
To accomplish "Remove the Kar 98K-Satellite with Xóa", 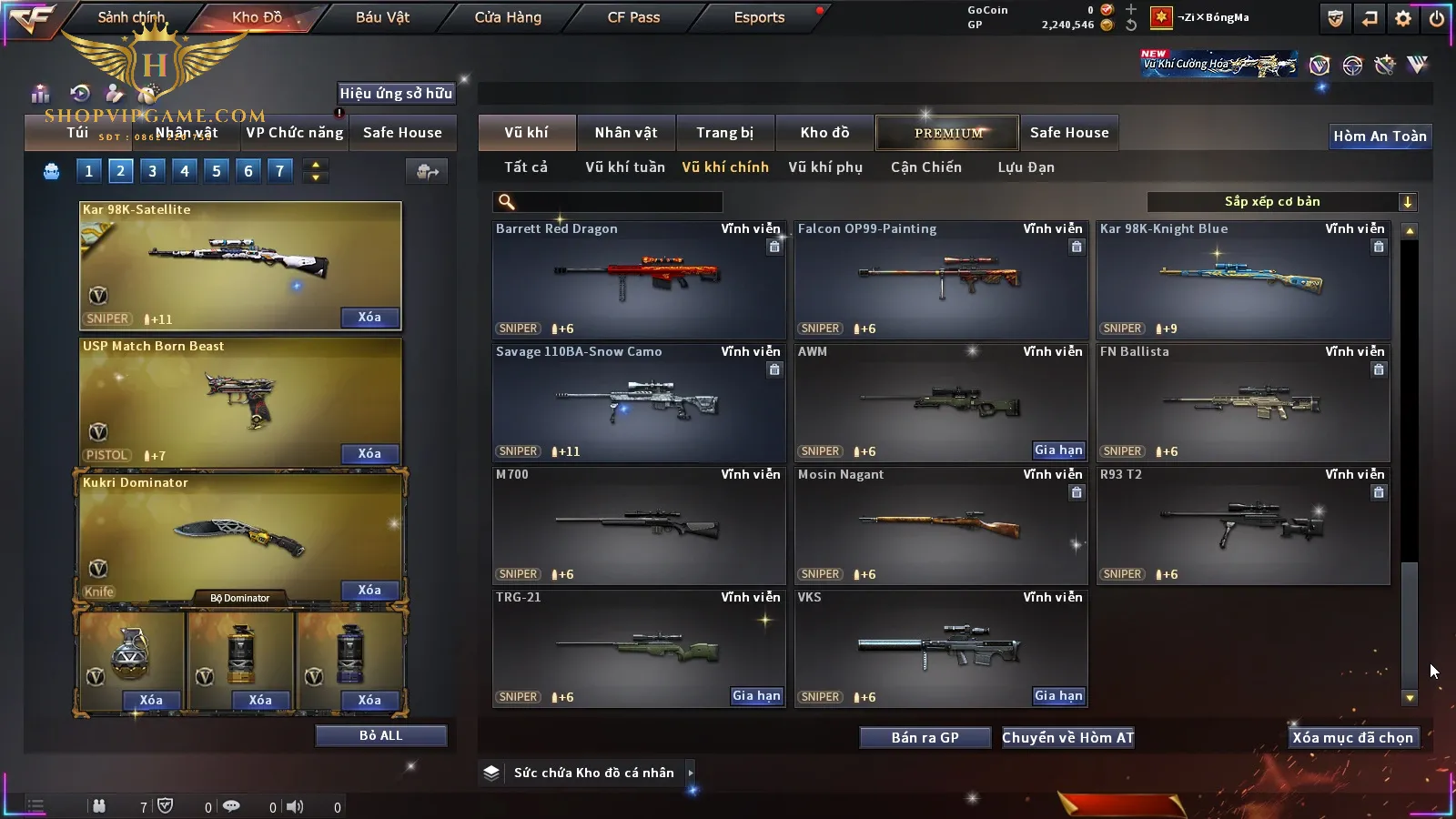I will (x=369, y=318).
